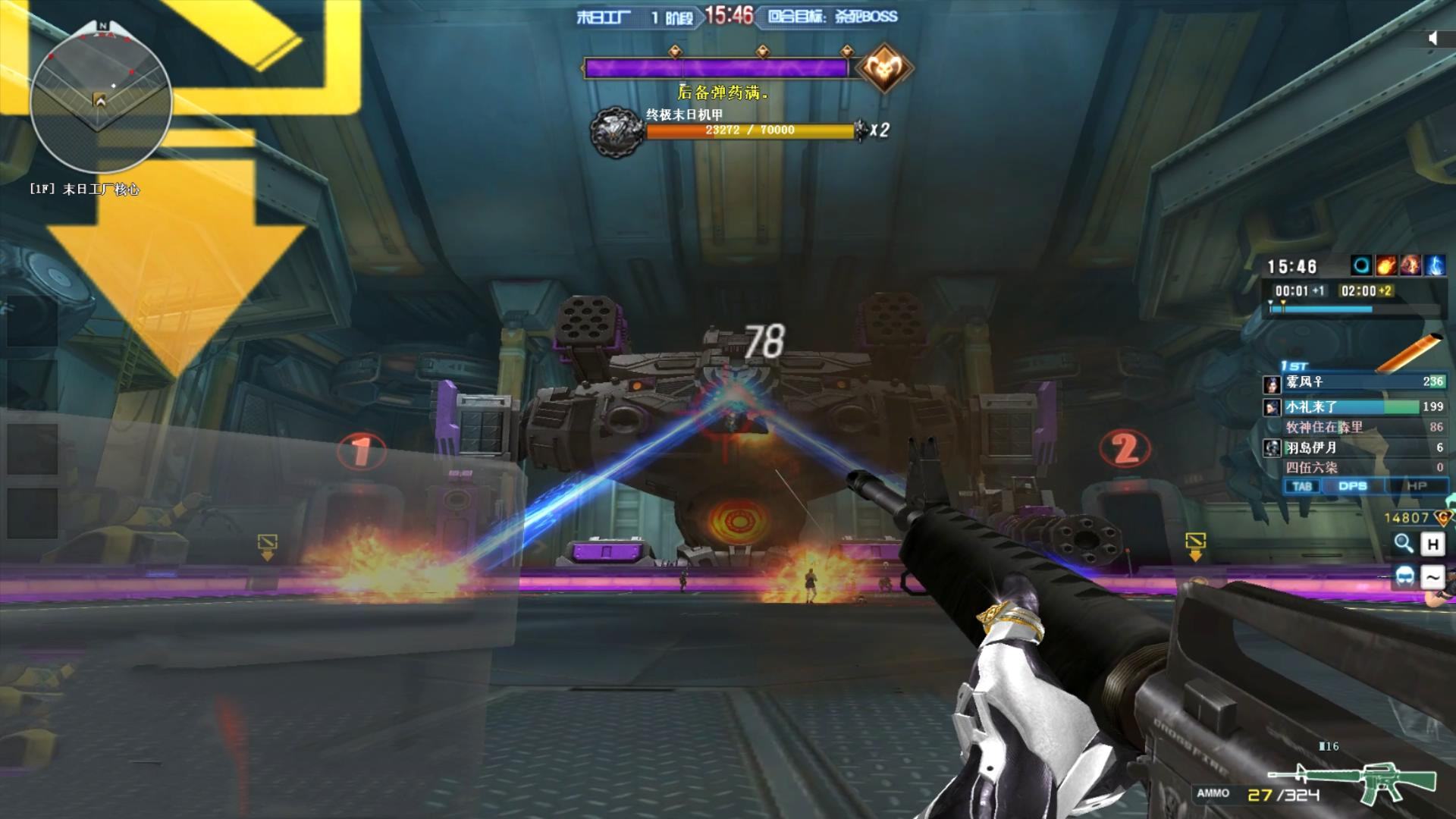
Task: Click the blue lightning buff icon
Action: pos(1435,265)
